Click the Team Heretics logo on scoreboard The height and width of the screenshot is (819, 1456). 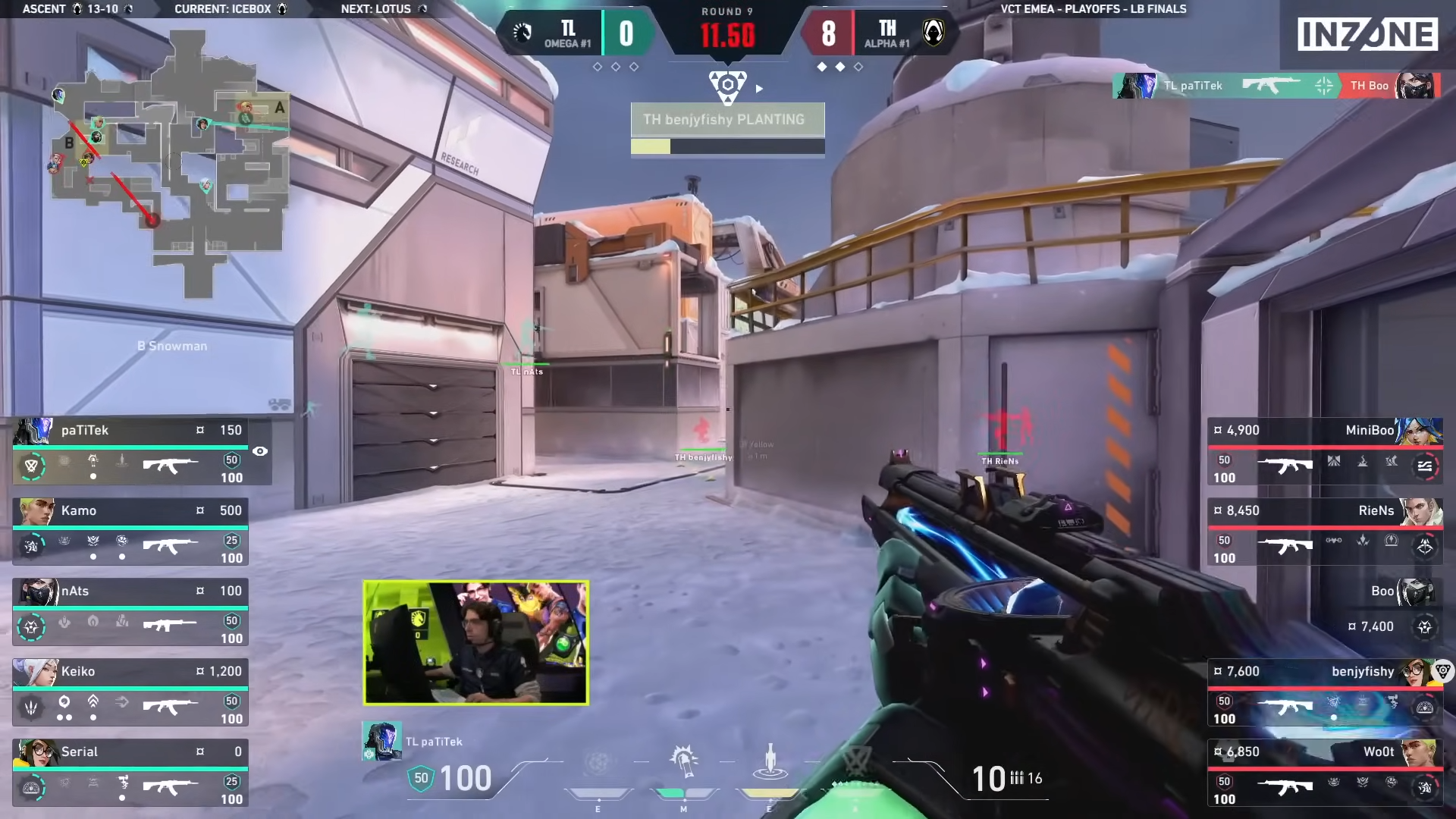point(934,33)
